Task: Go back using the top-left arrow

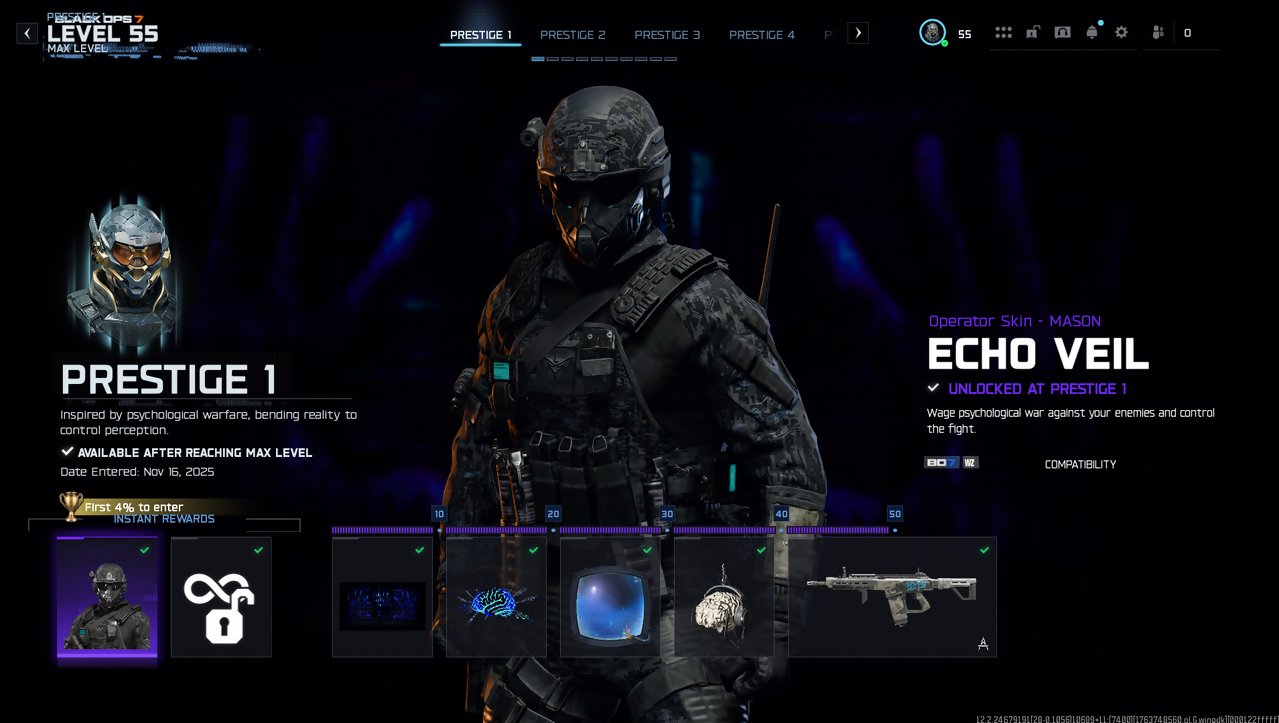Action: [x=27, y=34]
